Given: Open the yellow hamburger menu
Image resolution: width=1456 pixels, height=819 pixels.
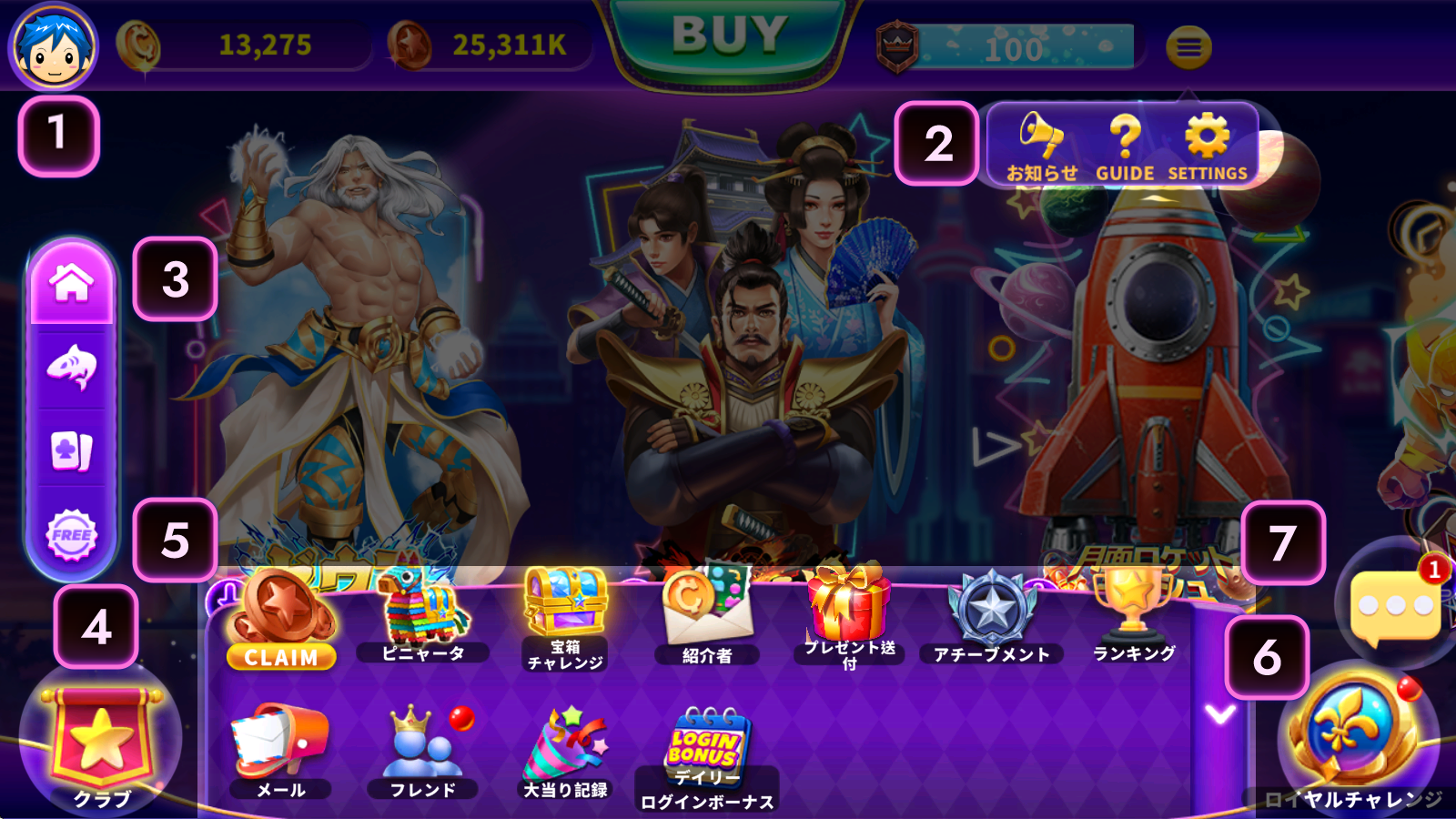Looking at the screenshot, I should click(1188, 47).
